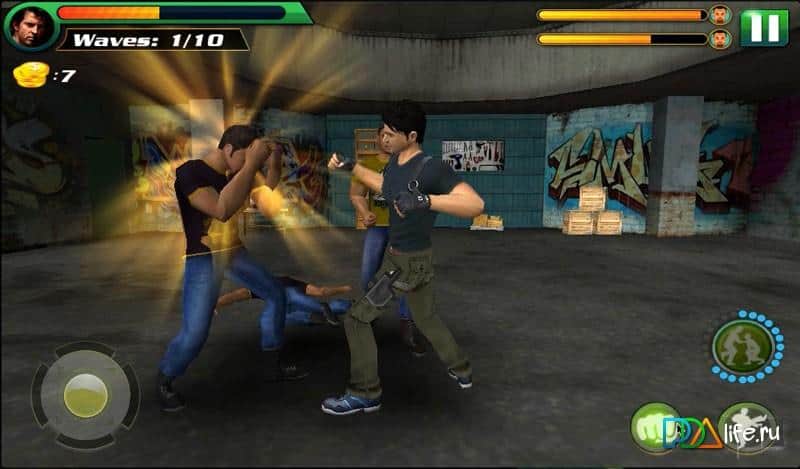Tap the virtual joystick thumb pad
Viewport: 800px width, 469px height.
coord(86,395)
